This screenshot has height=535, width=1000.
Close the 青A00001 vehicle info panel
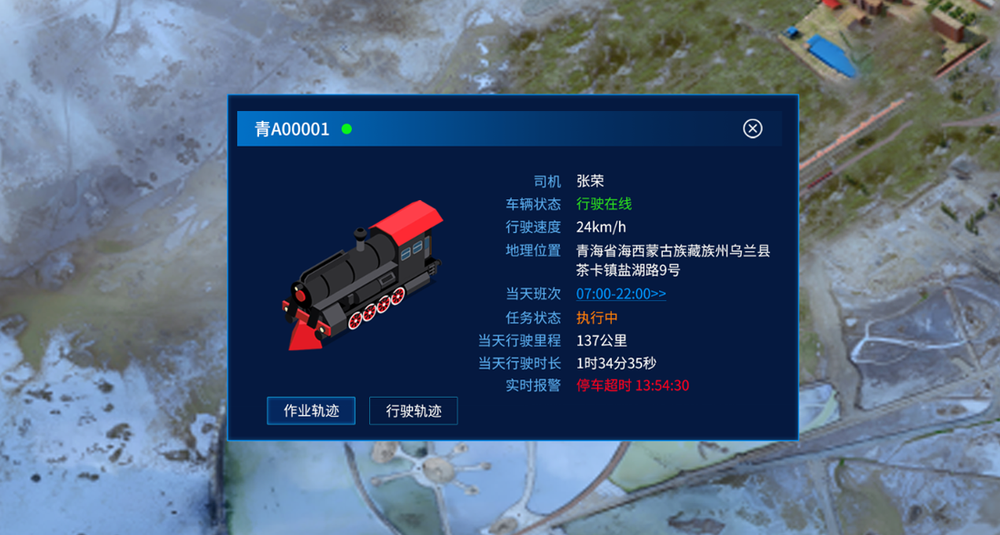click(753, 128)
